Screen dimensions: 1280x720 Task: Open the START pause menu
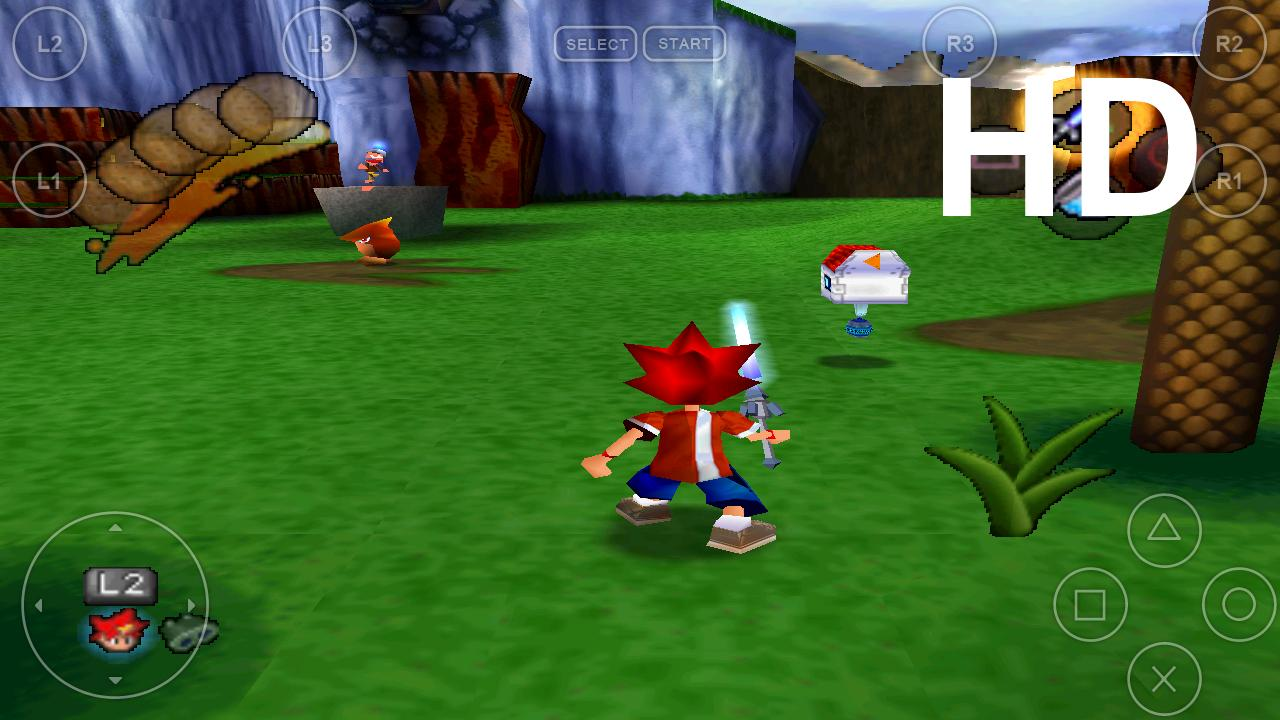[684, 44]
